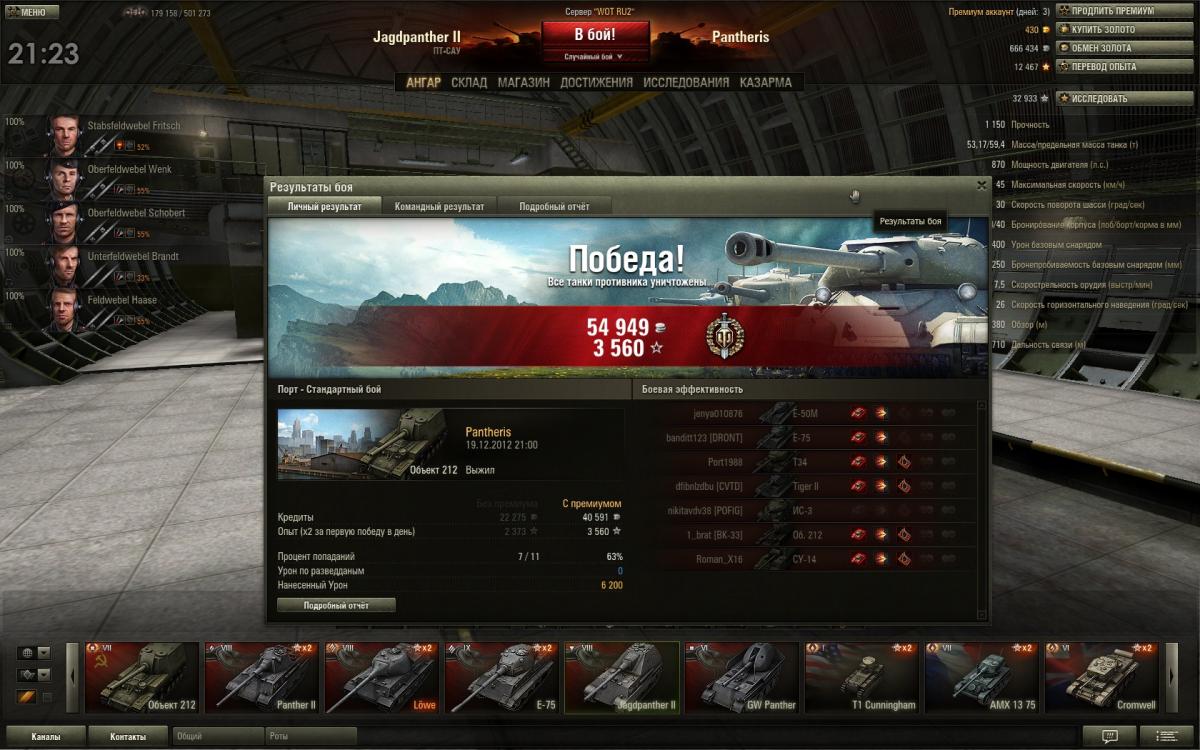Open the Магазин section
Viewport: 1200px width, 750px height.
(523, 83)
